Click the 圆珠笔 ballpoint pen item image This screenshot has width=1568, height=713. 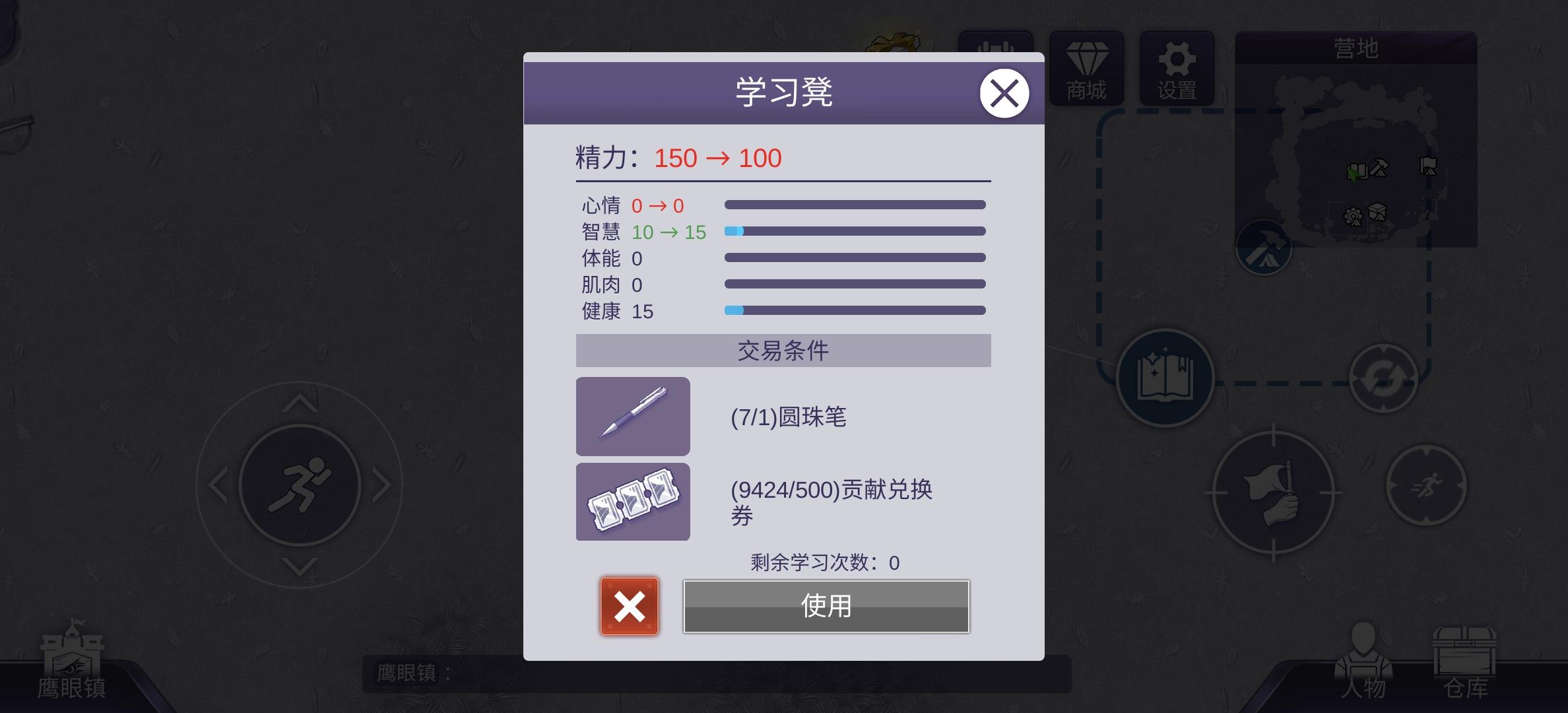pyautogui.click(x=632, y=417)
